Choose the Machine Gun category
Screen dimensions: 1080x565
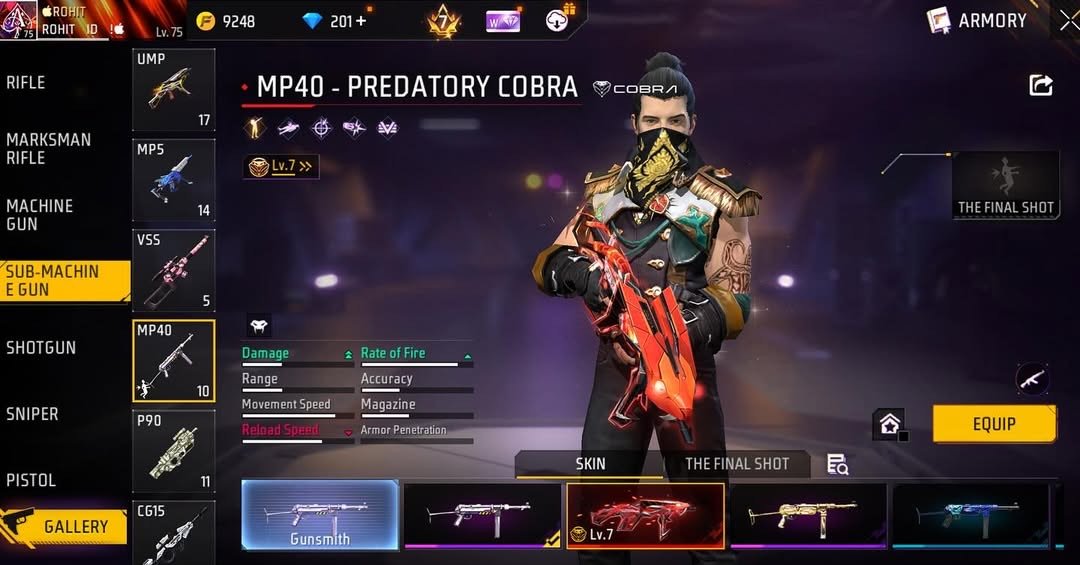[40, 215]
